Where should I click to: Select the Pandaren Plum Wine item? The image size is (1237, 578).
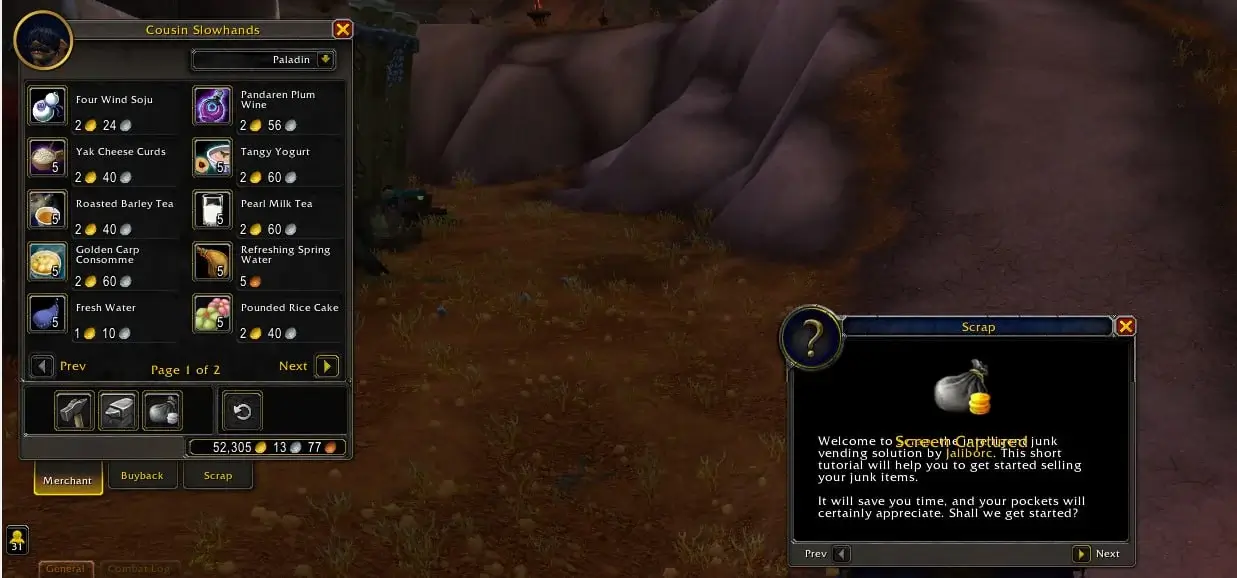click(212, 106)
